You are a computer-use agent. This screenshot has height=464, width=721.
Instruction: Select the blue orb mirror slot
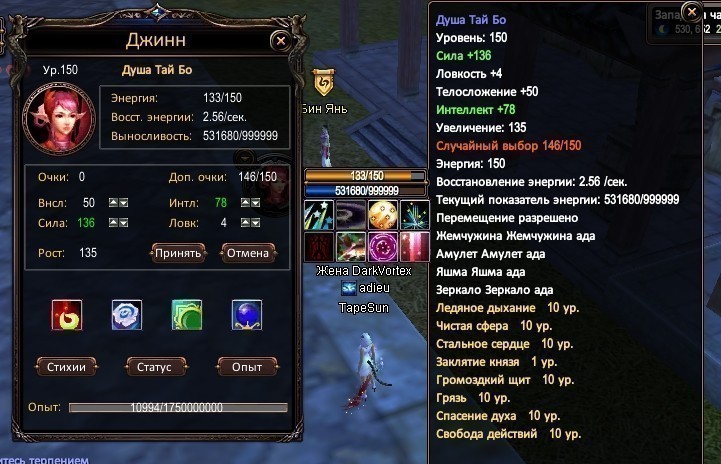(x=247, y=315)
